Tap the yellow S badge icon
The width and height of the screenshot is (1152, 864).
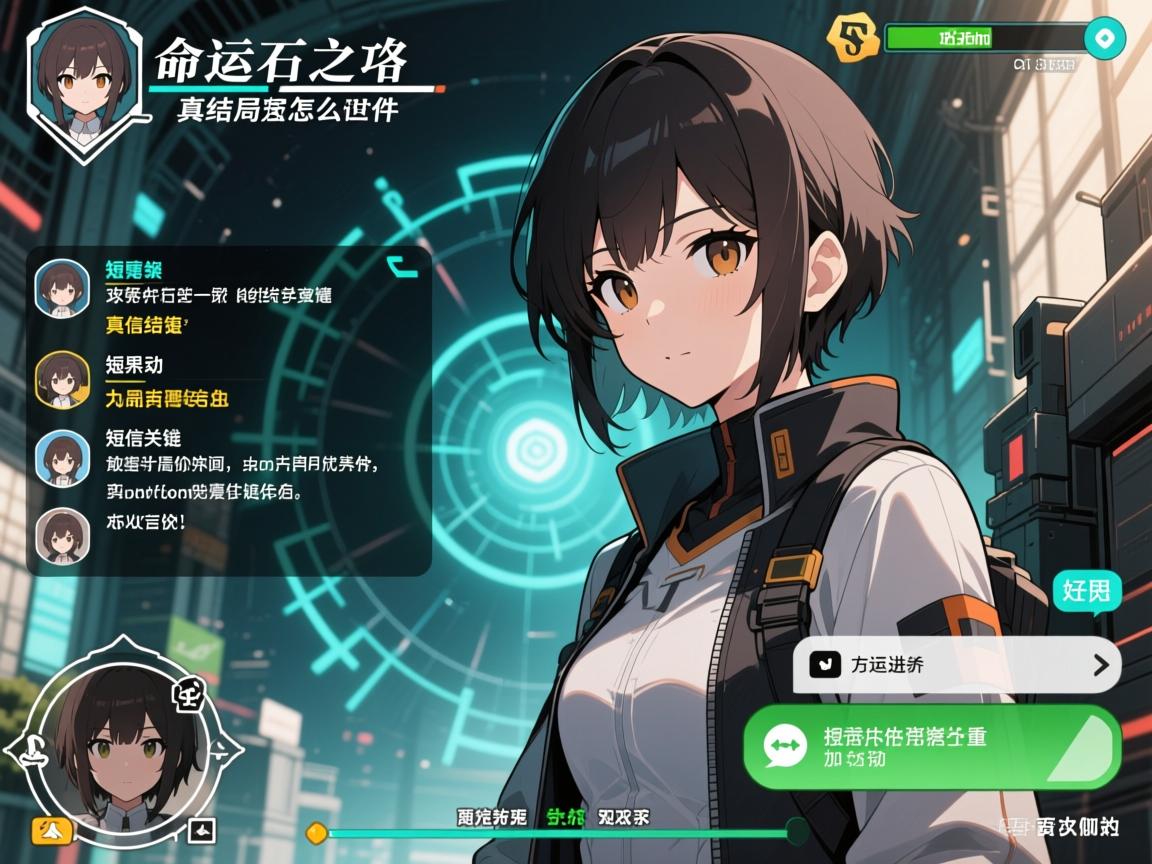coord(848,39)
